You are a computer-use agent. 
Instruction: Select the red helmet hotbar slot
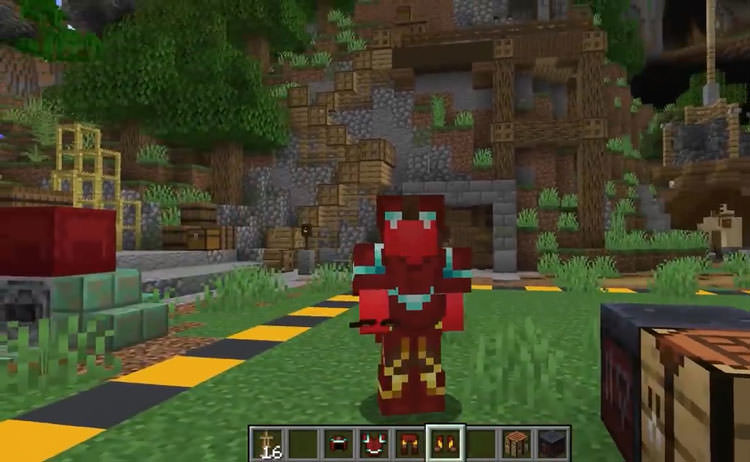[337, 442]
